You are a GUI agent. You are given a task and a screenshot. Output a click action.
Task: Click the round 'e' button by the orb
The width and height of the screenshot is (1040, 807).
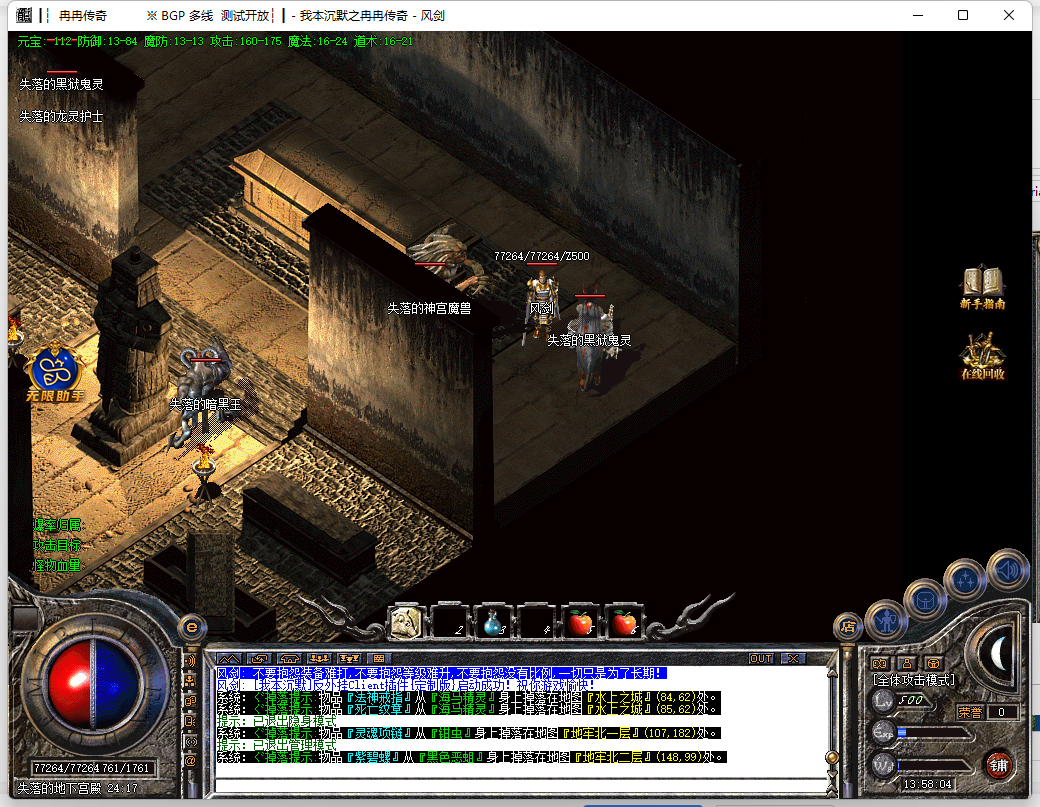(190, 627)
